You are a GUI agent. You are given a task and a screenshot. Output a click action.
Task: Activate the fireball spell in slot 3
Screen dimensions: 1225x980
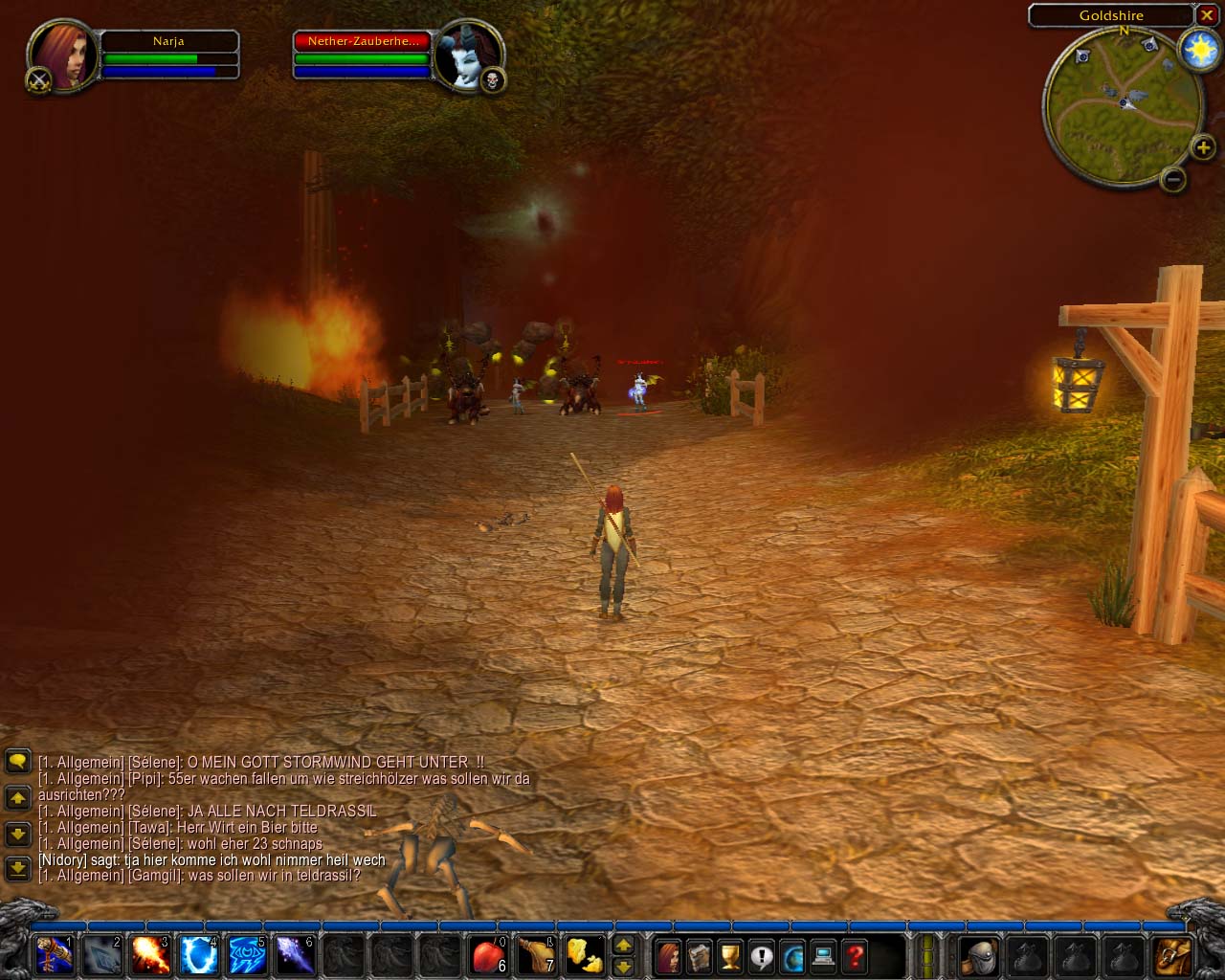click(x=150, y=955)
